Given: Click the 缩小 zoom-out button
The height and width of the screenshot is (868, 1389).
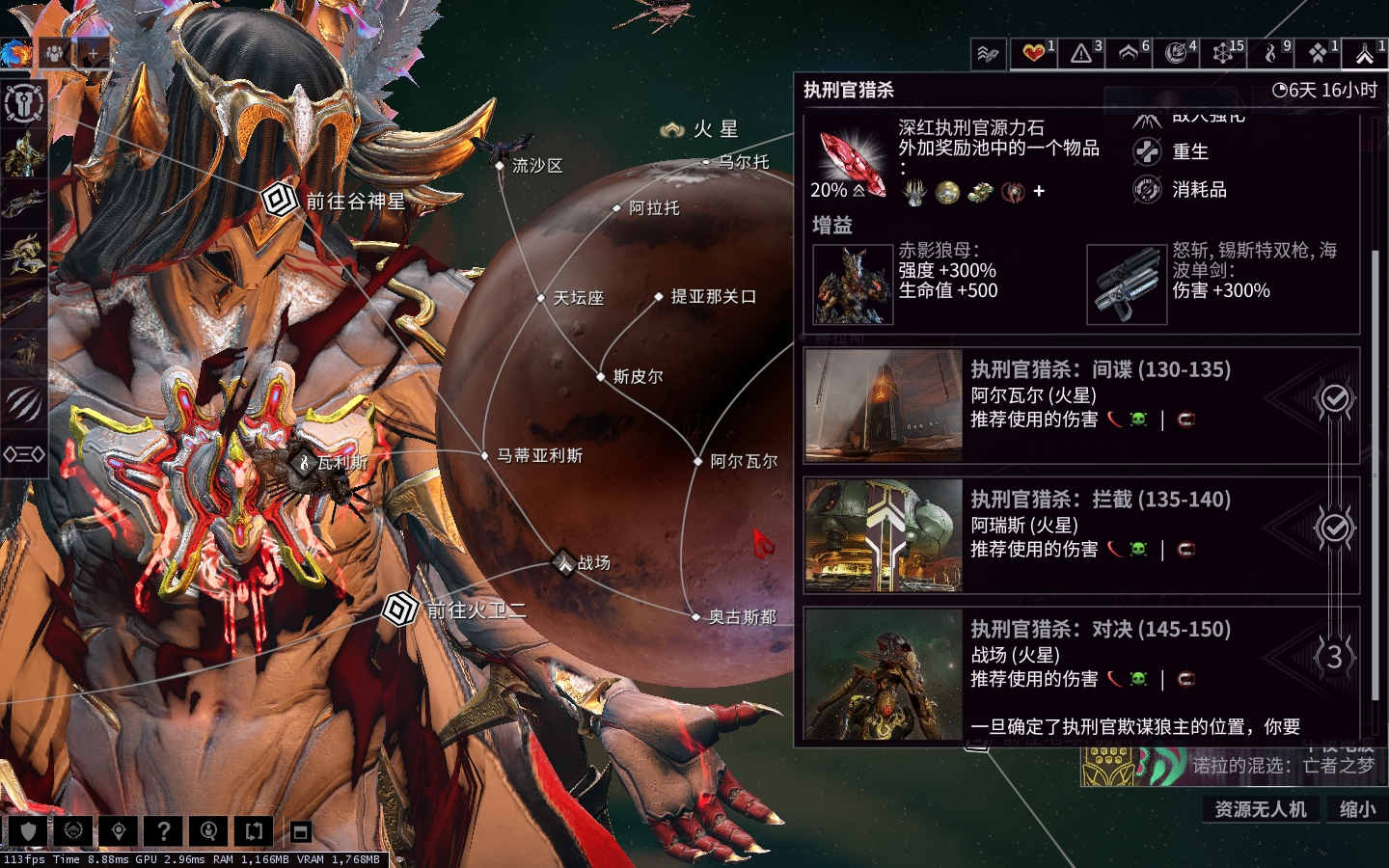Looking at the screenshot, I should coord(1357,809).
